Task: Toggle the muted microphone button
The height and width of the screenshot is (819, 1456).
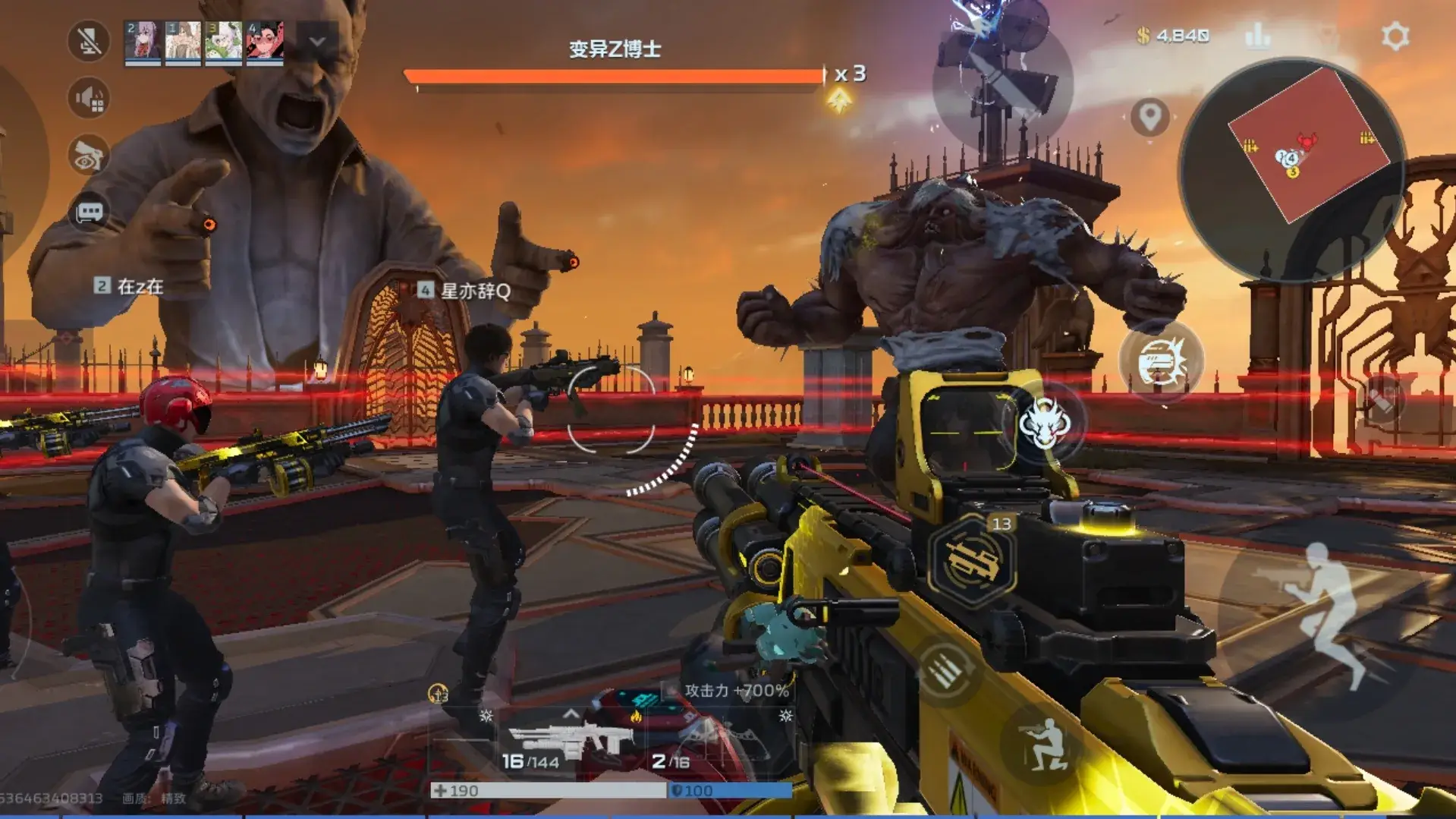Action: 89,40
